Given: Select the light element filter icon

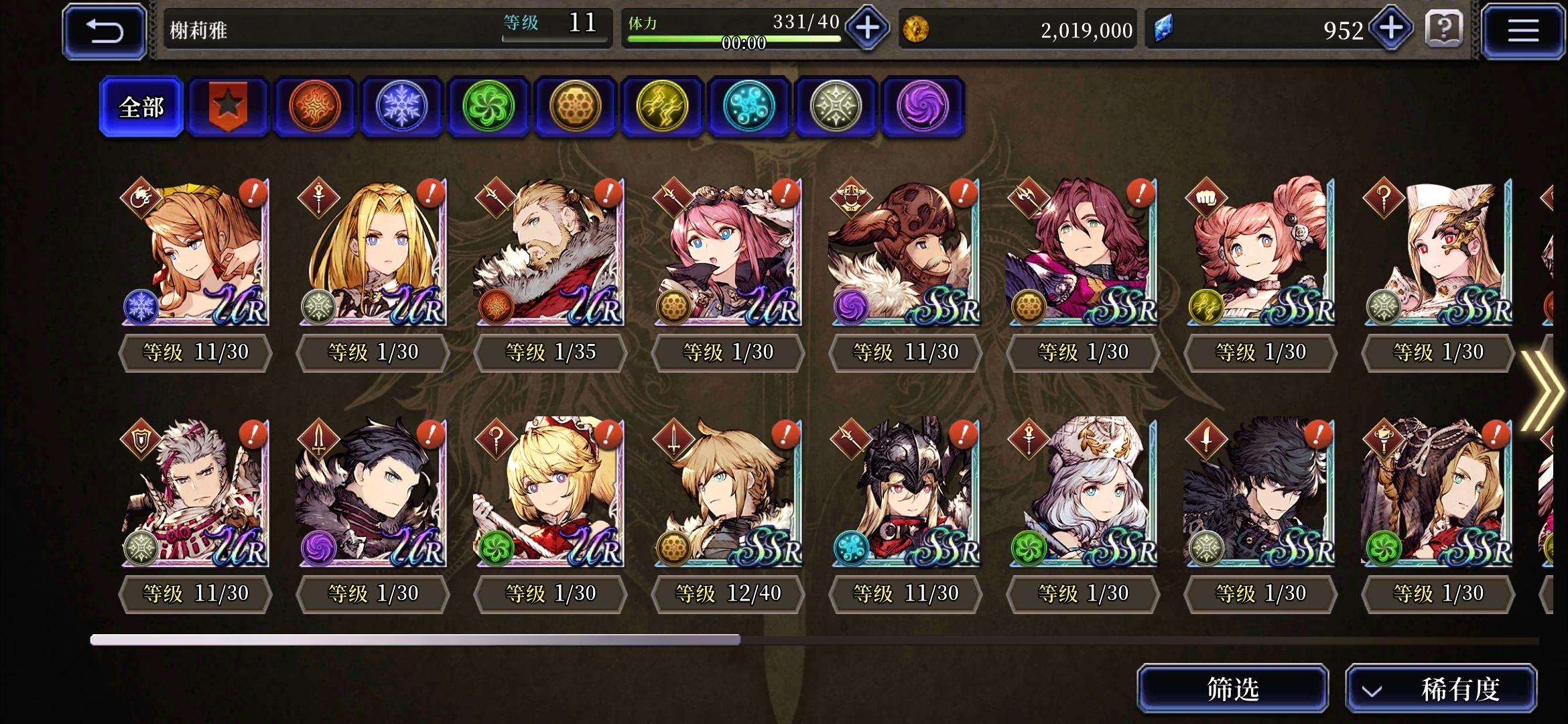Looking at the screenshot, I should tap(837, 107).
